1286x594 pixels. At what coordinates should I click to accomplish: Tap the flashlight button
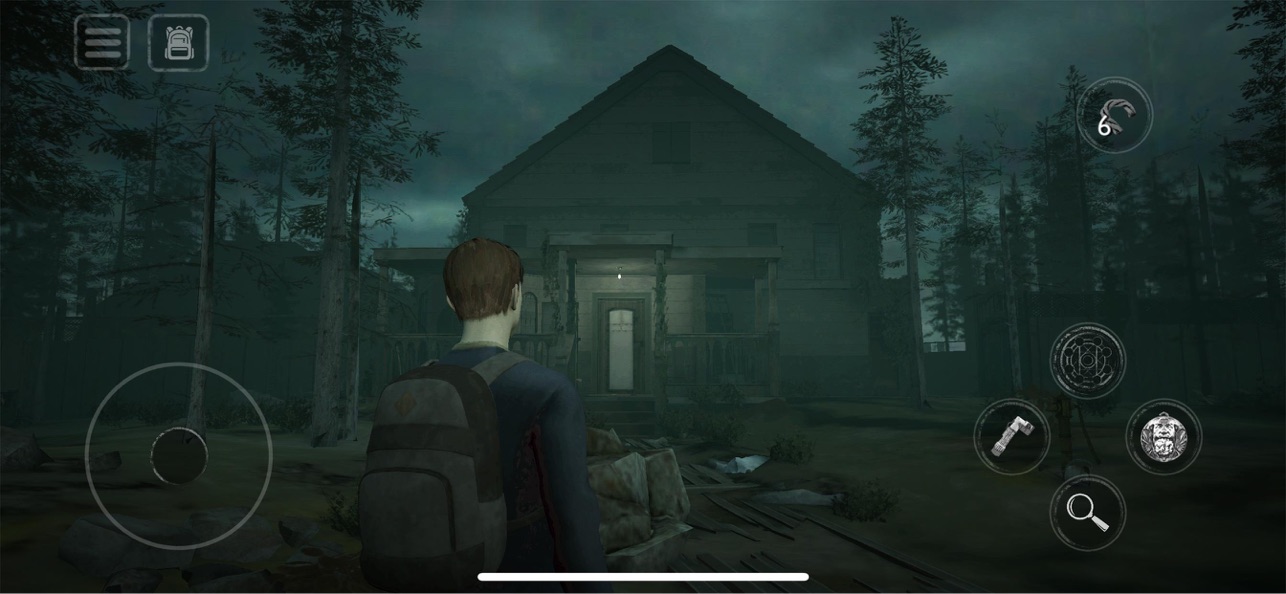click(x=1011, y=436)
